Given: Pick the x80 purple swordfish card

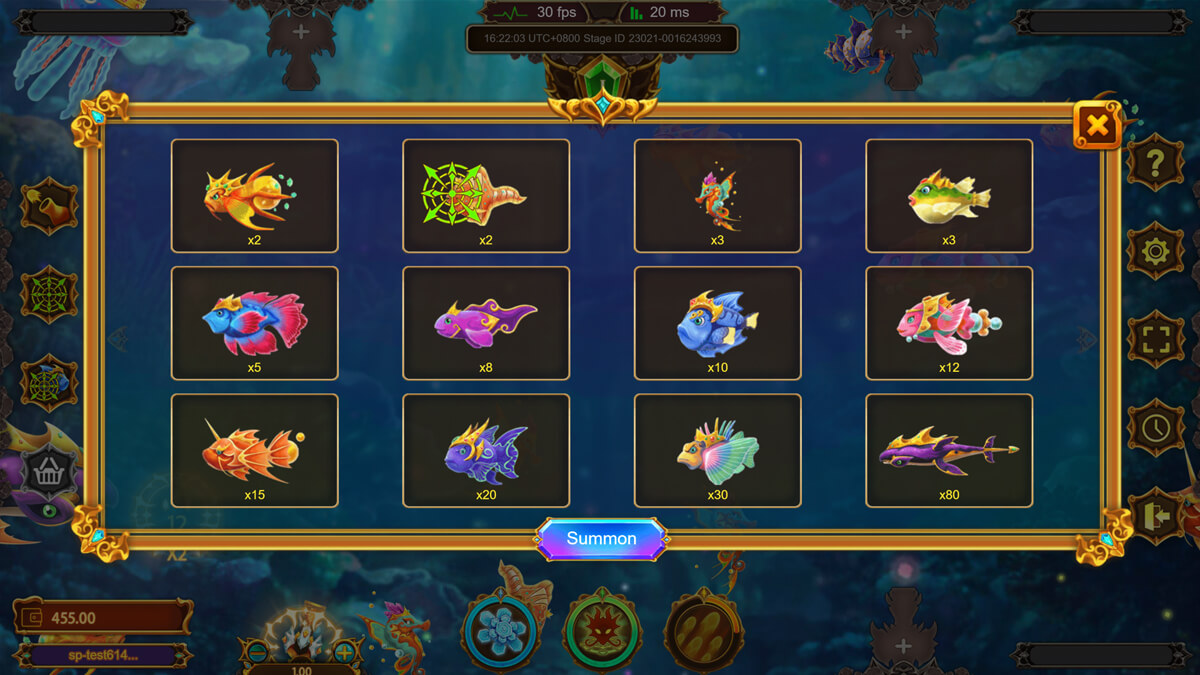Looking at the screenshot, I should pyautogui.click(x=949, y=450).
